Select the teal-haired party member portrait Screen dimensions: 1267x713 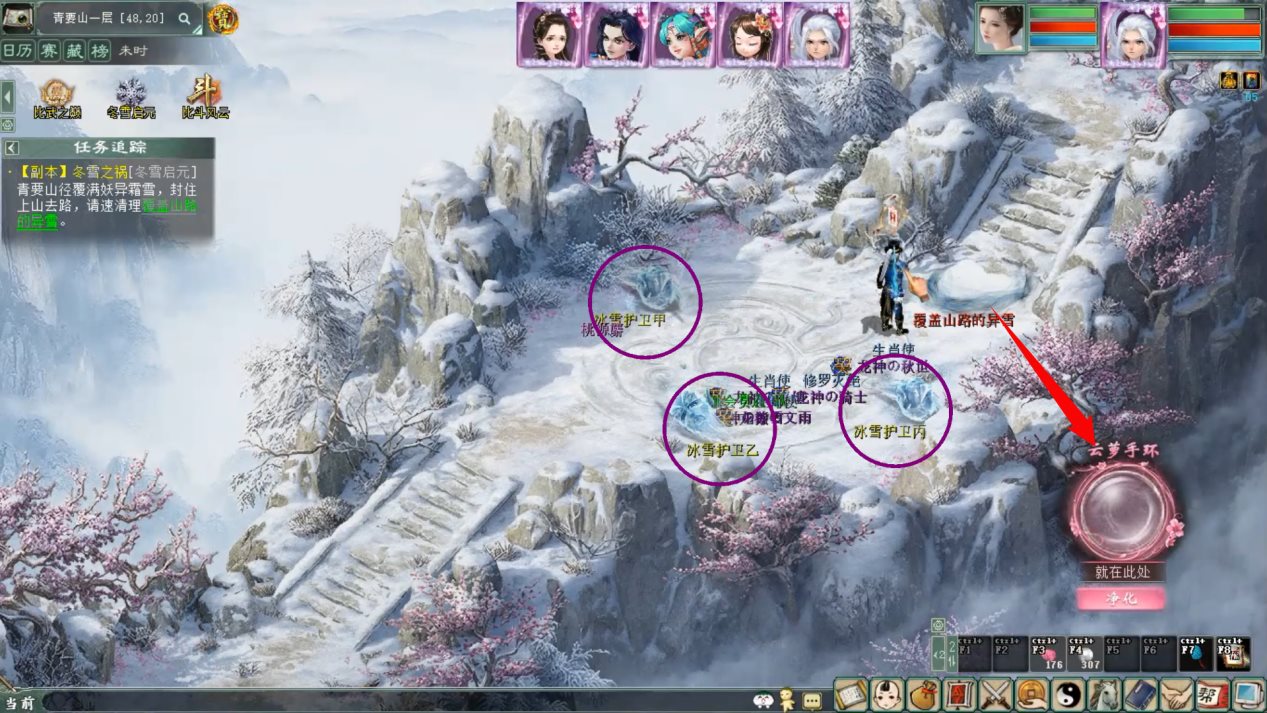683,33
